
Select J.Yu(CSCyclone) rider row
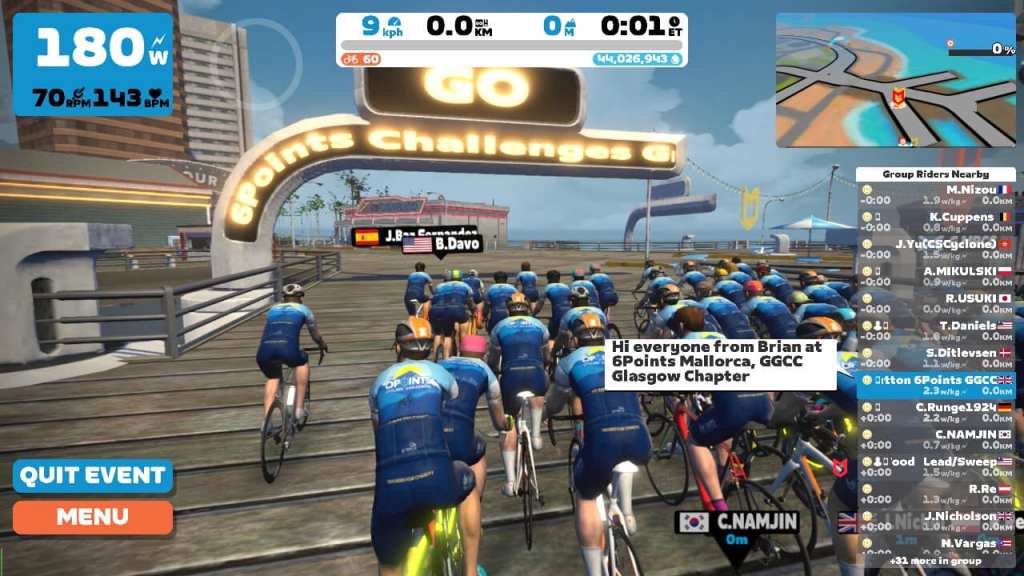click(936, 248)
